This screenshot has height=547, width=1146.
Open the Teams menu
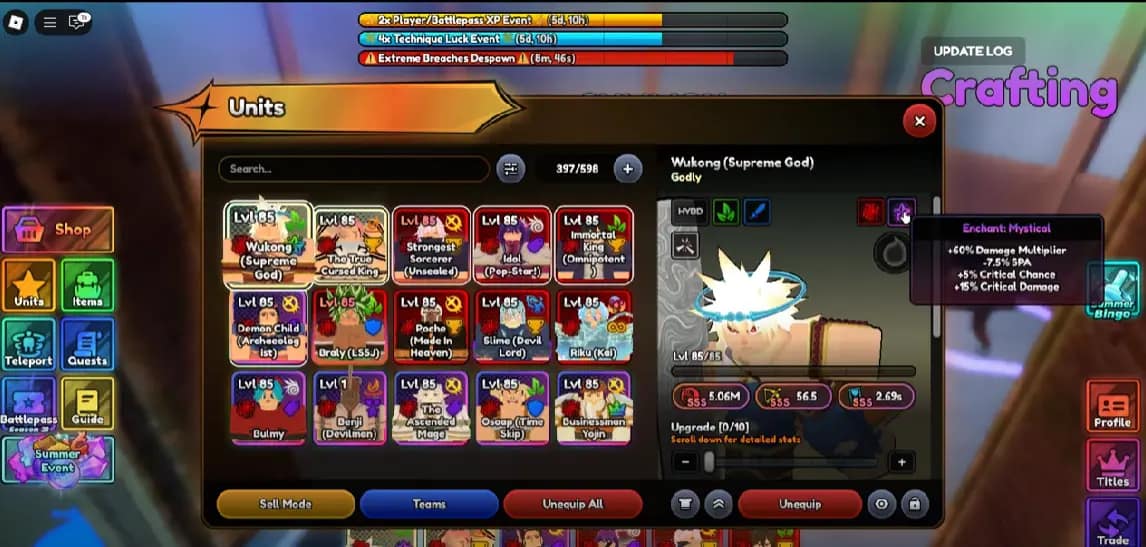tap(429, 504)
